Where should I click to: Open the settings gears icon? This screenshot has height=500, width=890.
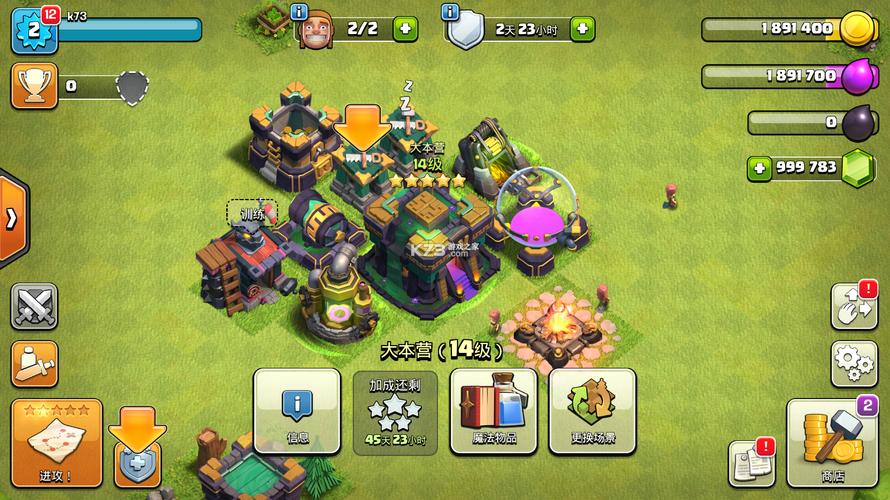click(x=853, y=363)
